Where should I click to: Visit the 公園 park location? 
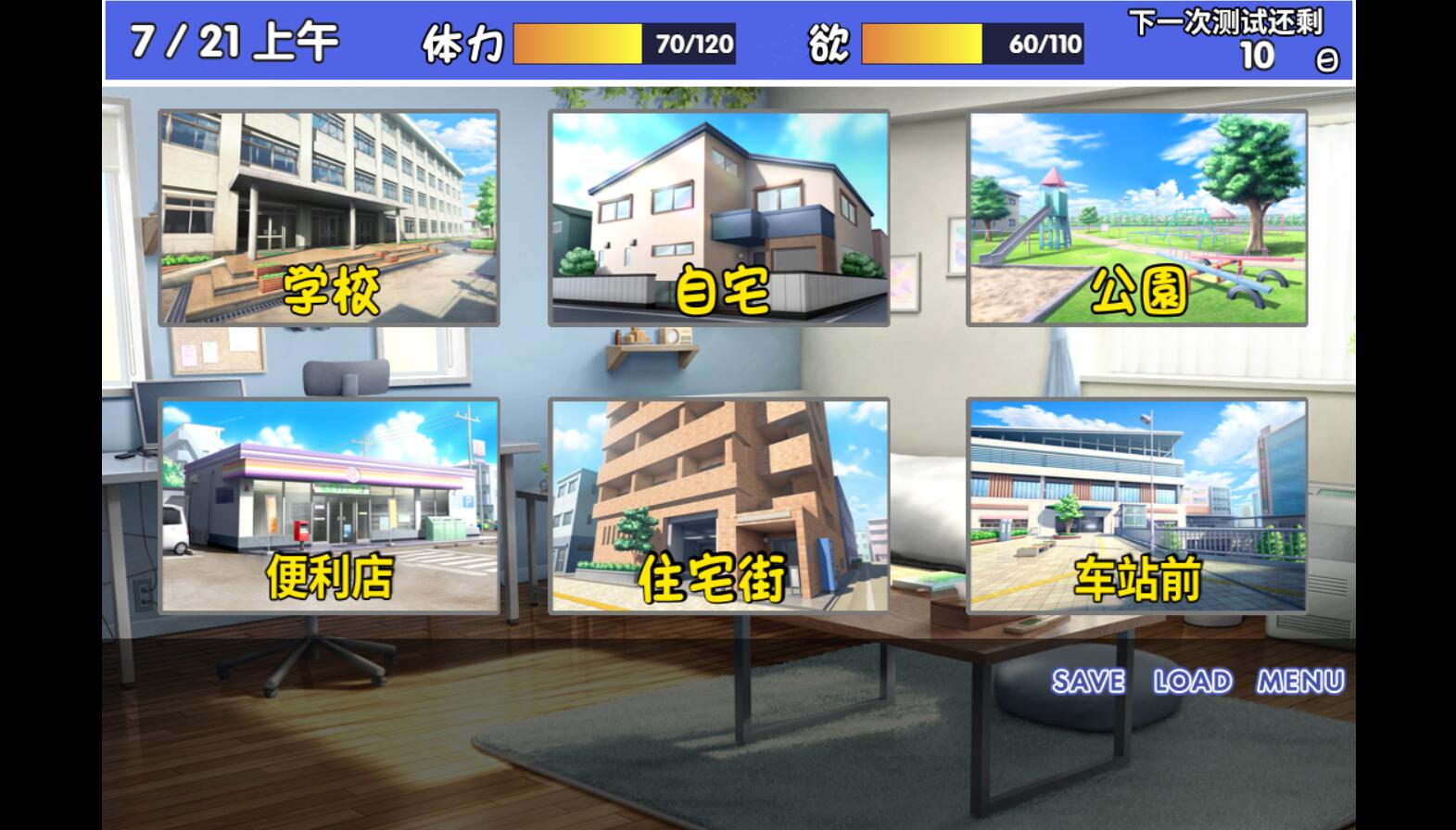pyautogui.click(x=1136, y=218)
